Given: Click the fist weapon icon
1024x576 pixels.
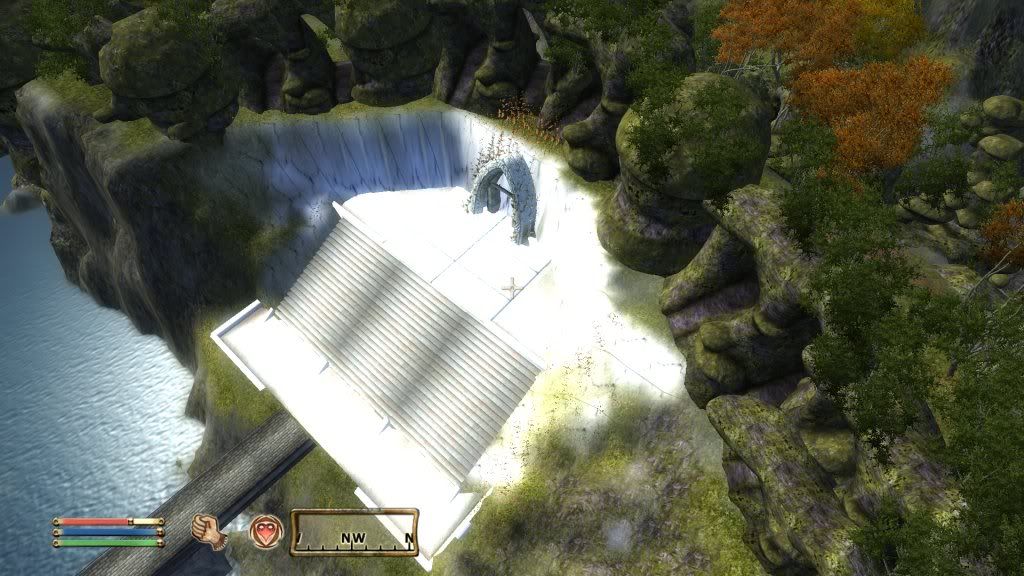Looking at the screenshot, I should (x=209, y=530).
